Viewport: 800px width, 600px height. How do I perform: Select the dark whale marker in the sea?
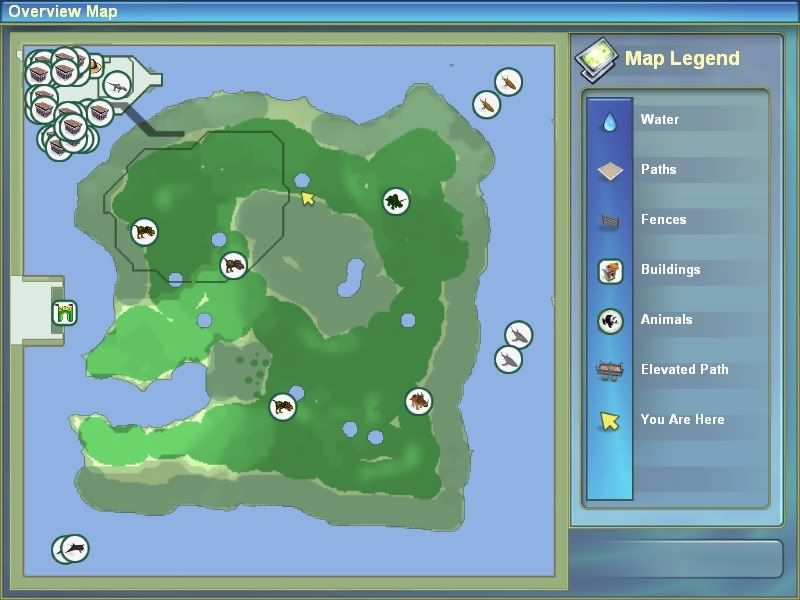[74, 548]
